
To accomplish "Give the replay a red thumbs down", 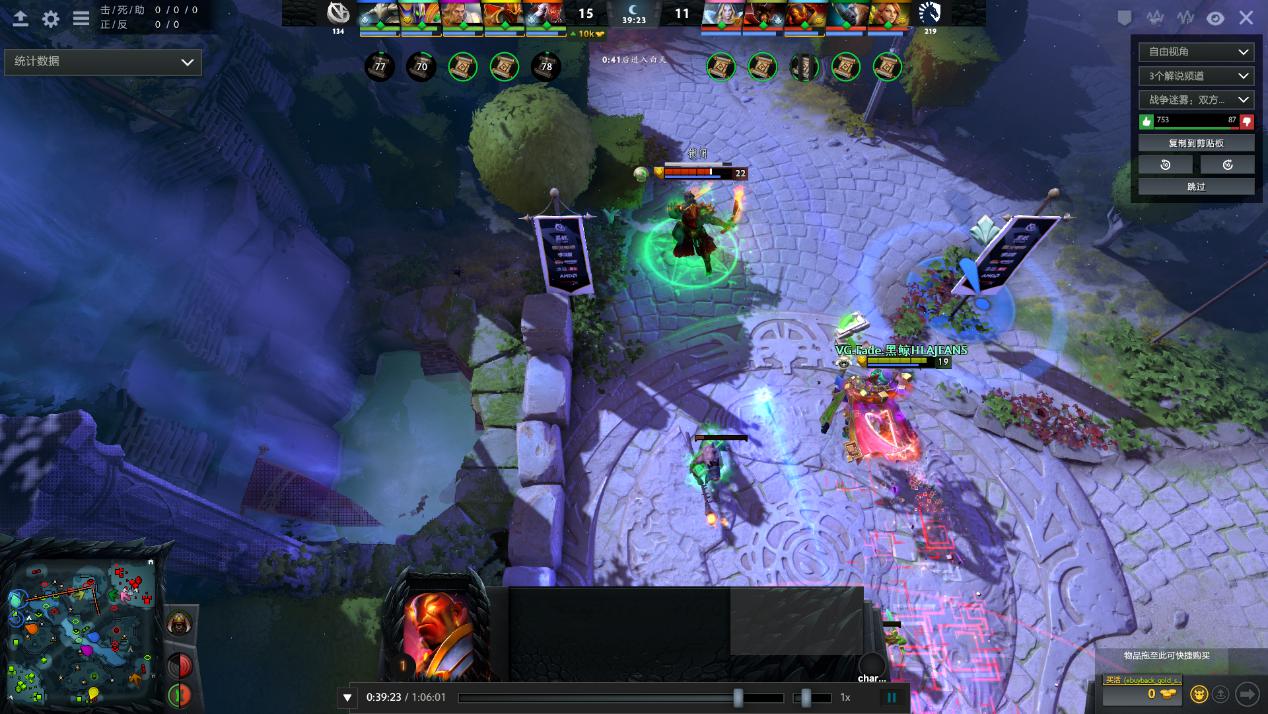I will coord(1246,121).
